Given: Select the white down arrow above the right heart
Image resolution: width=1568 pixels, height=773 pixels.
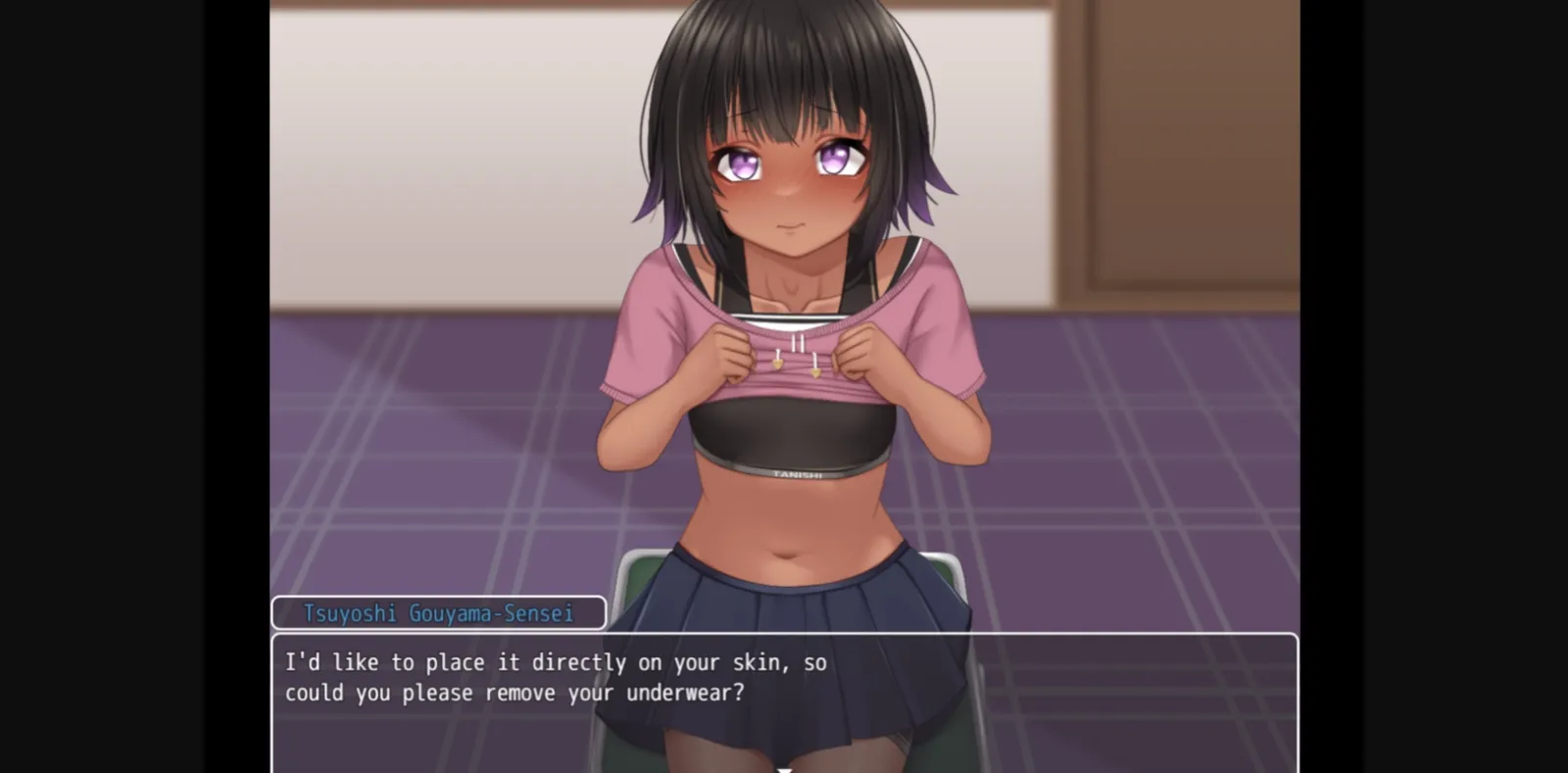Looking at the screenshot, I should [x=815, y=359].
